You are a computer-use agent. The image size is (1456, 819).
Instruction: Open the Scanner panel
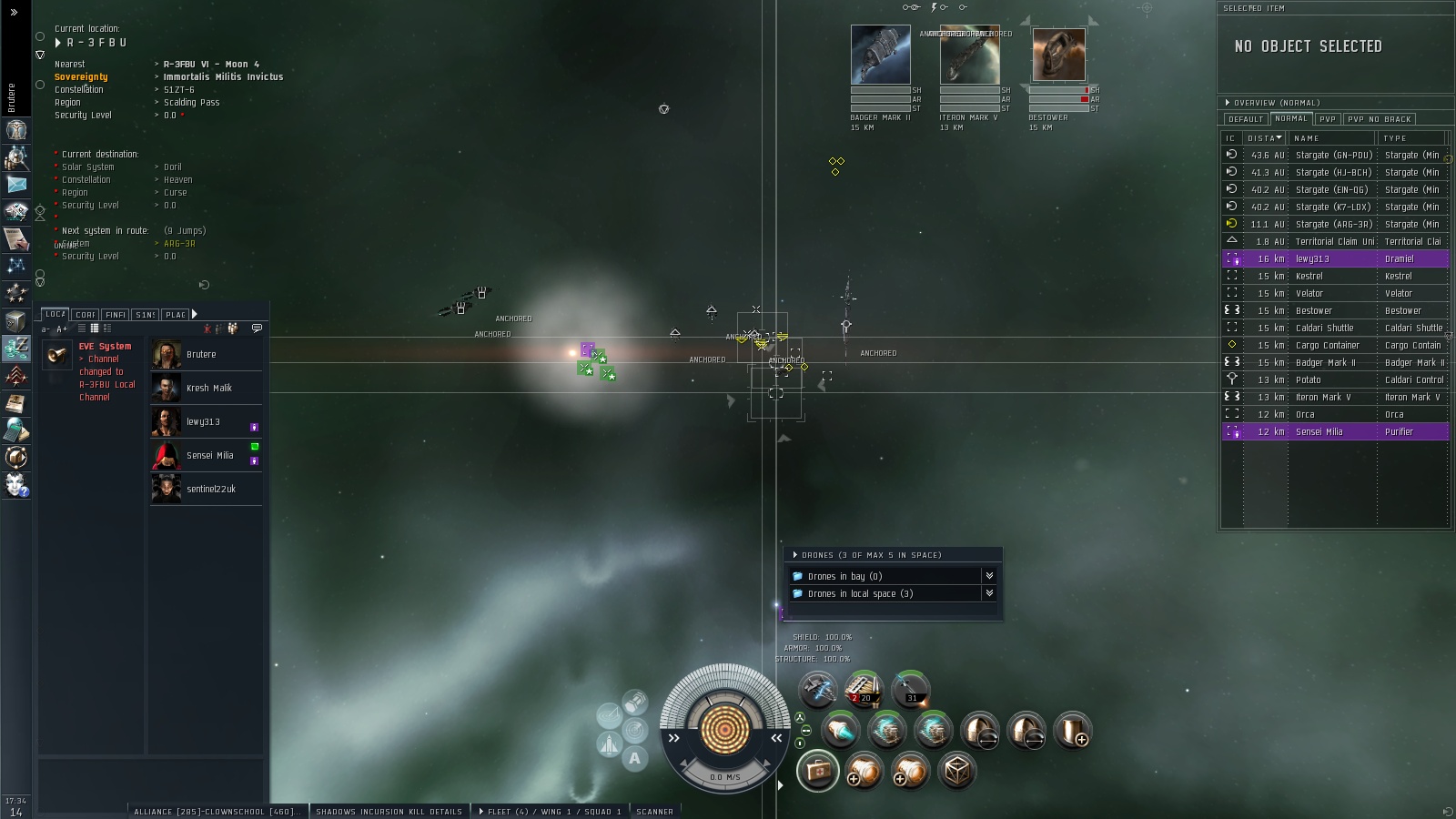pyautogui.click(x=654, y=811)
